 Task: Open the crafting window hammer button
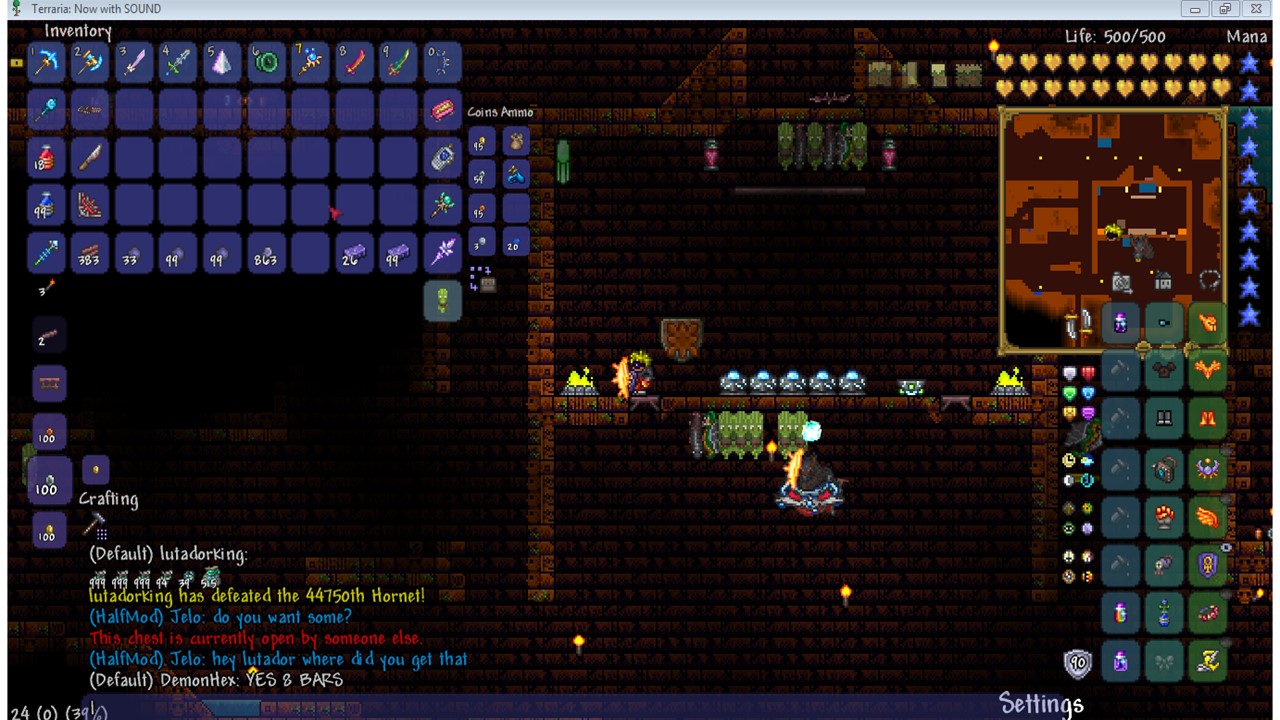(x=95, y=523)
